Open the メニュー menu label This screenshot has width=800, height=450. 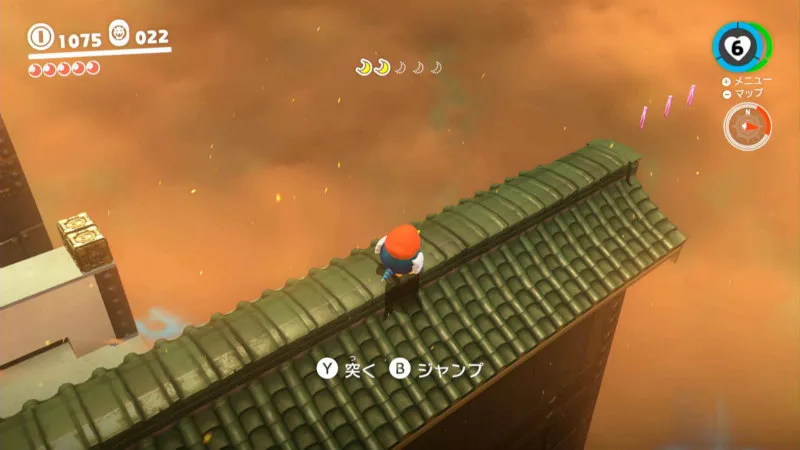748,80
